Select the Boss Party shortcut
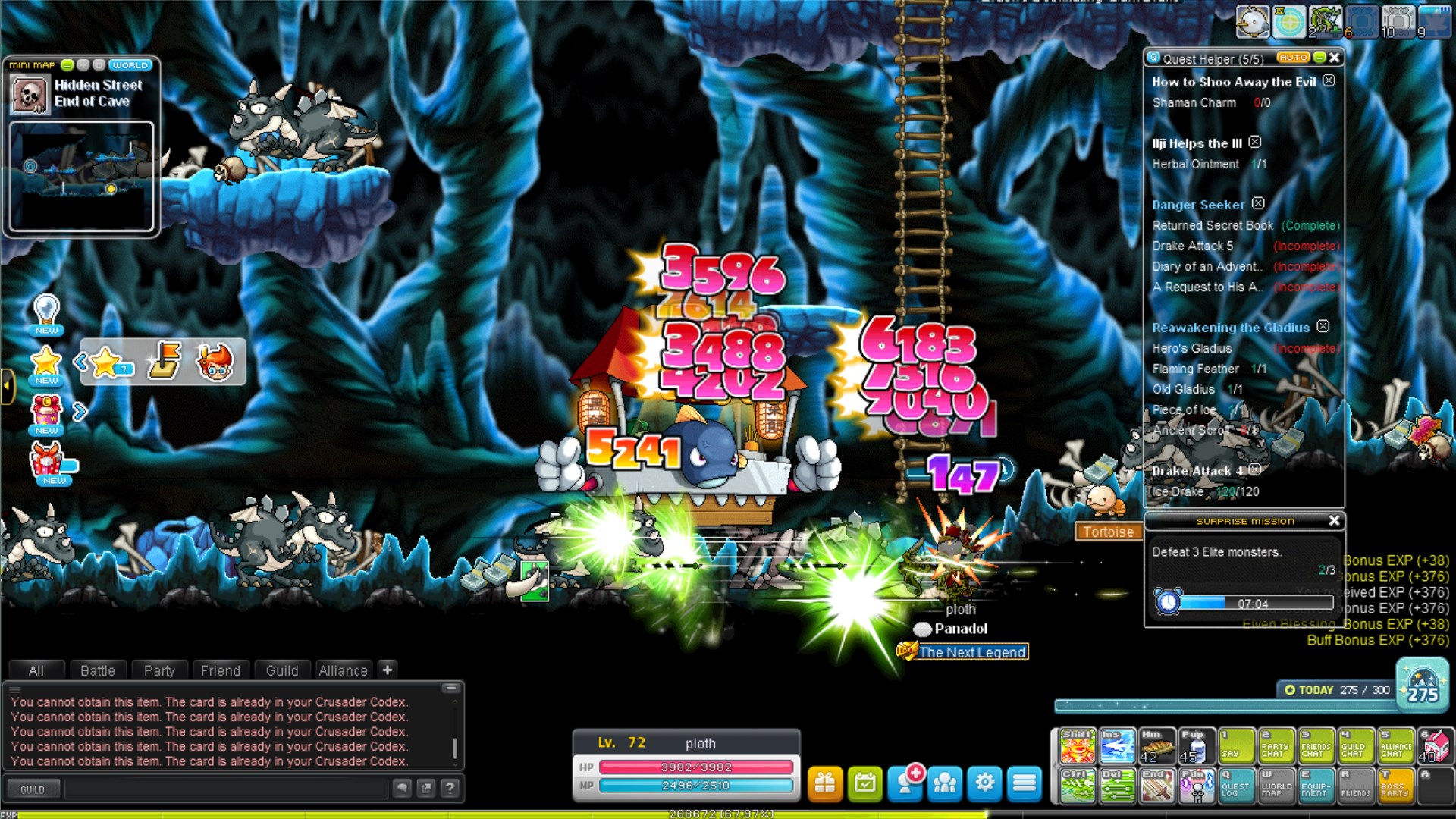The height and width of the screenshot is (819, 1456). (x=1395, y=786)
